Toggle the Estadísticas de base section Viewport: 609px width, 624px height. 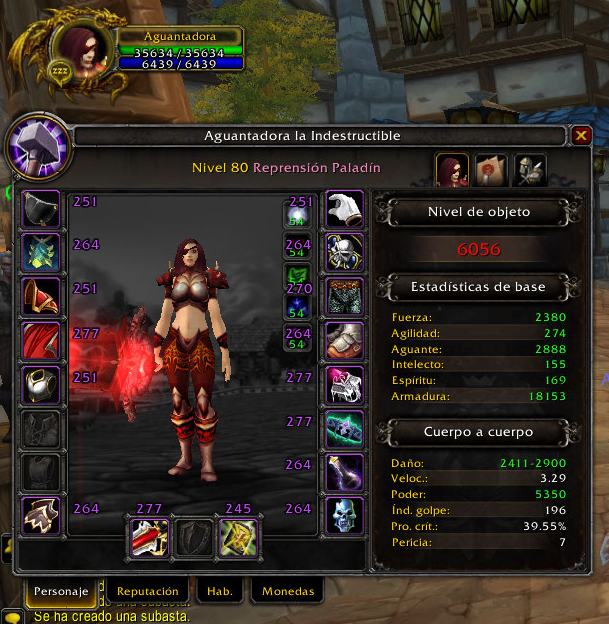tap(478, 287)
